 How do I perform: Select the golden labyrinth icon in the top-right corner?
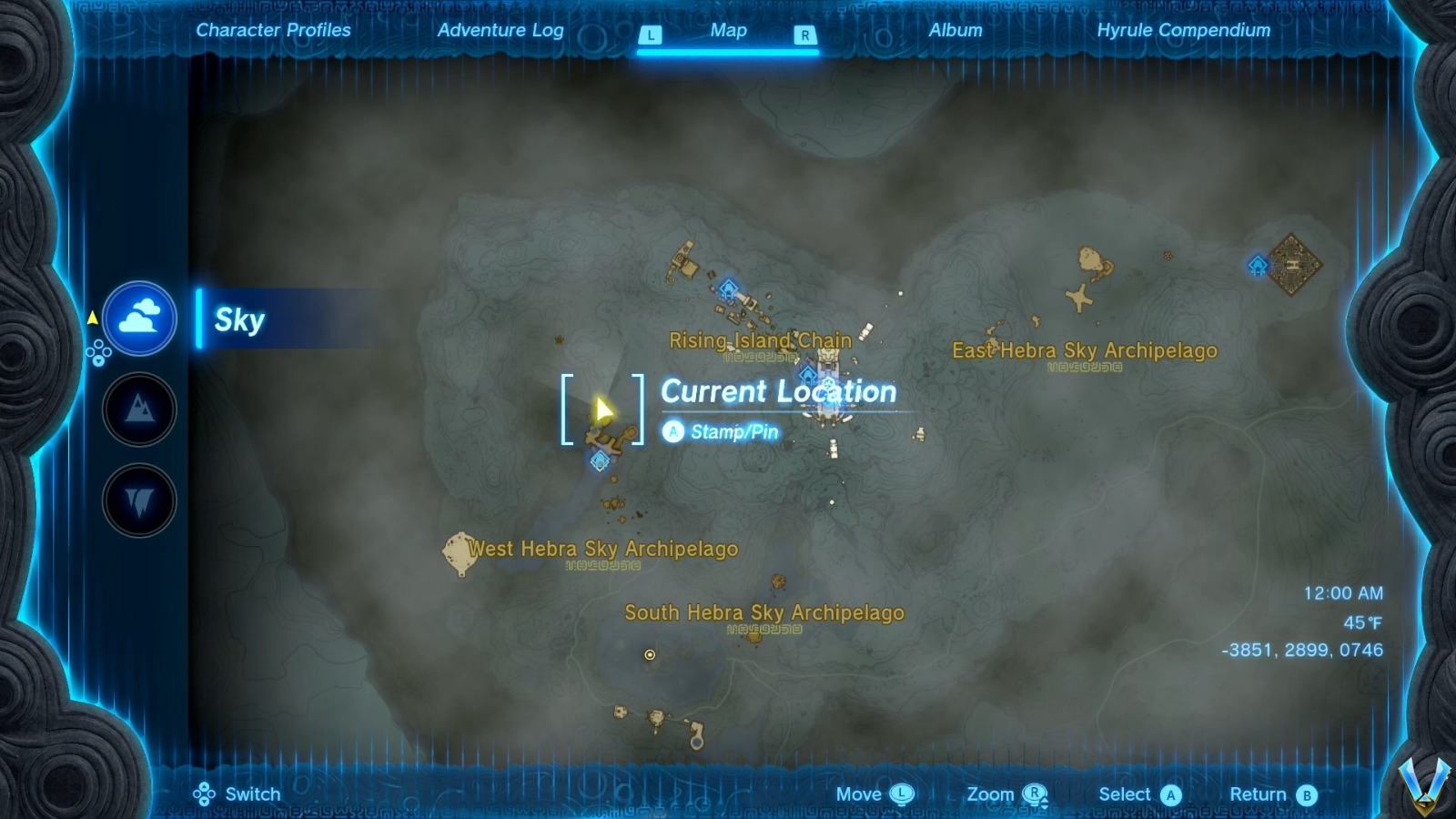[1292, 264]
